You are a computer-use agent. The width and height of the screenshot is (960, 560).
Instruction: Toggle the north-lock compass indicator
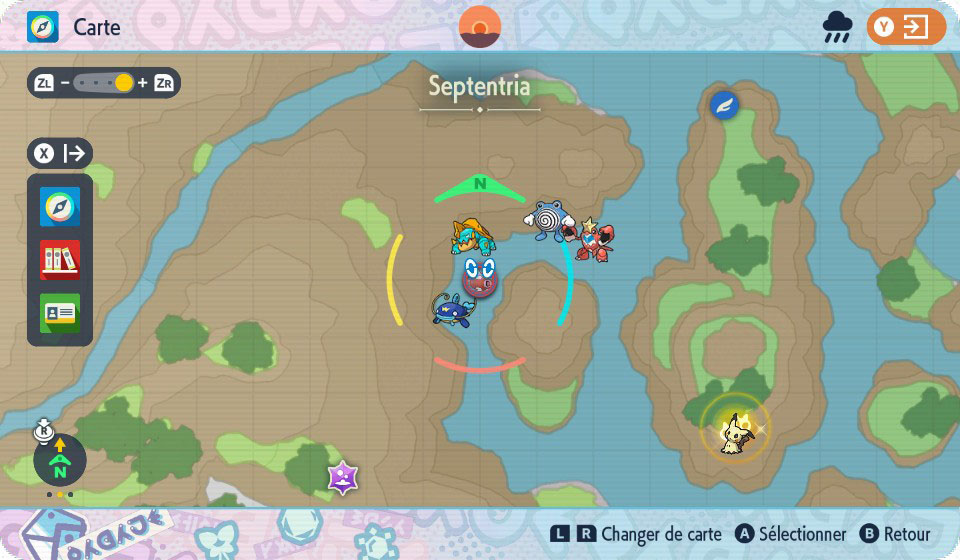pyautogui.click(x=60, y=460)
